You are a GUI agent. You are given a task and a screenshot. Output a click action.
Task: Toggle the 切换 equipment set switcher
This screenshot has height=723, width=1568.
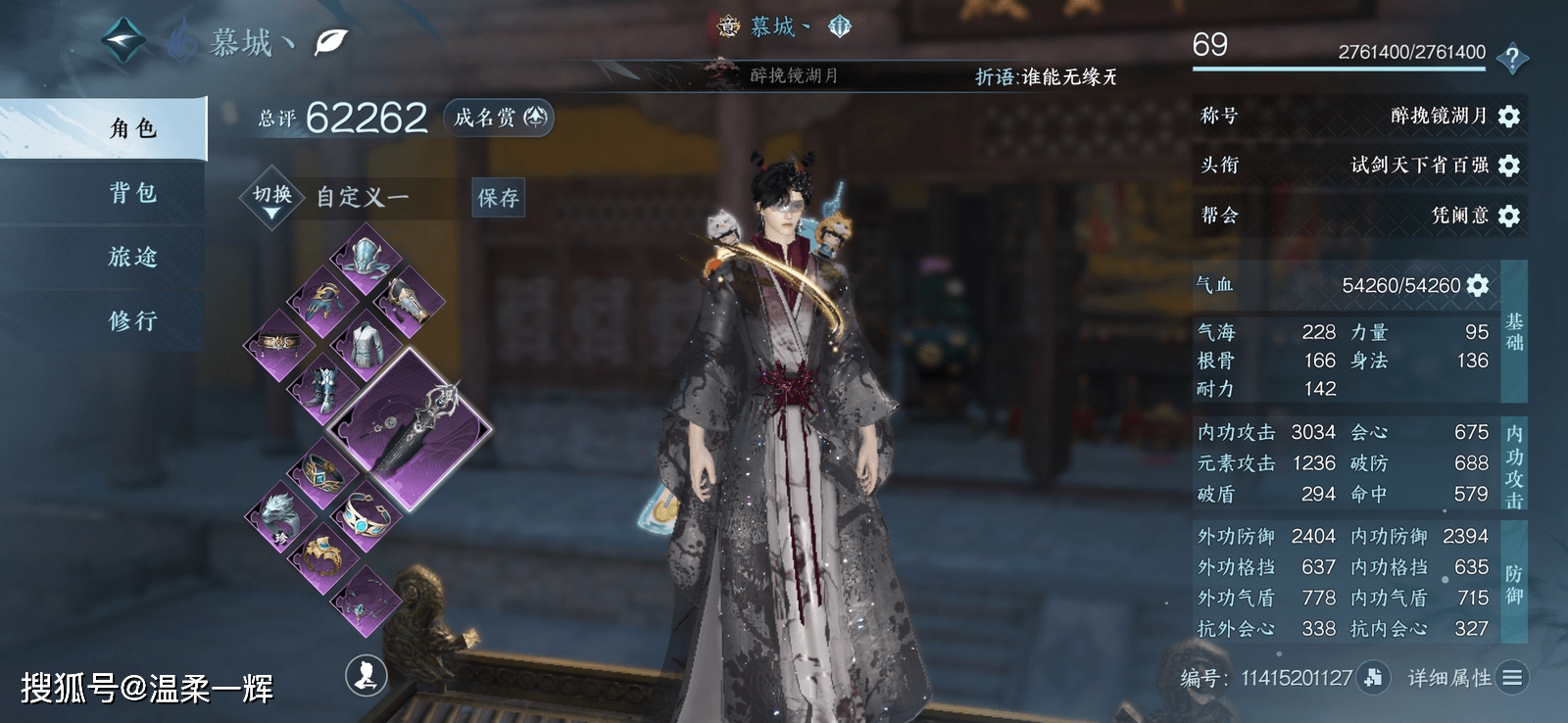click(x=272, y=197)
